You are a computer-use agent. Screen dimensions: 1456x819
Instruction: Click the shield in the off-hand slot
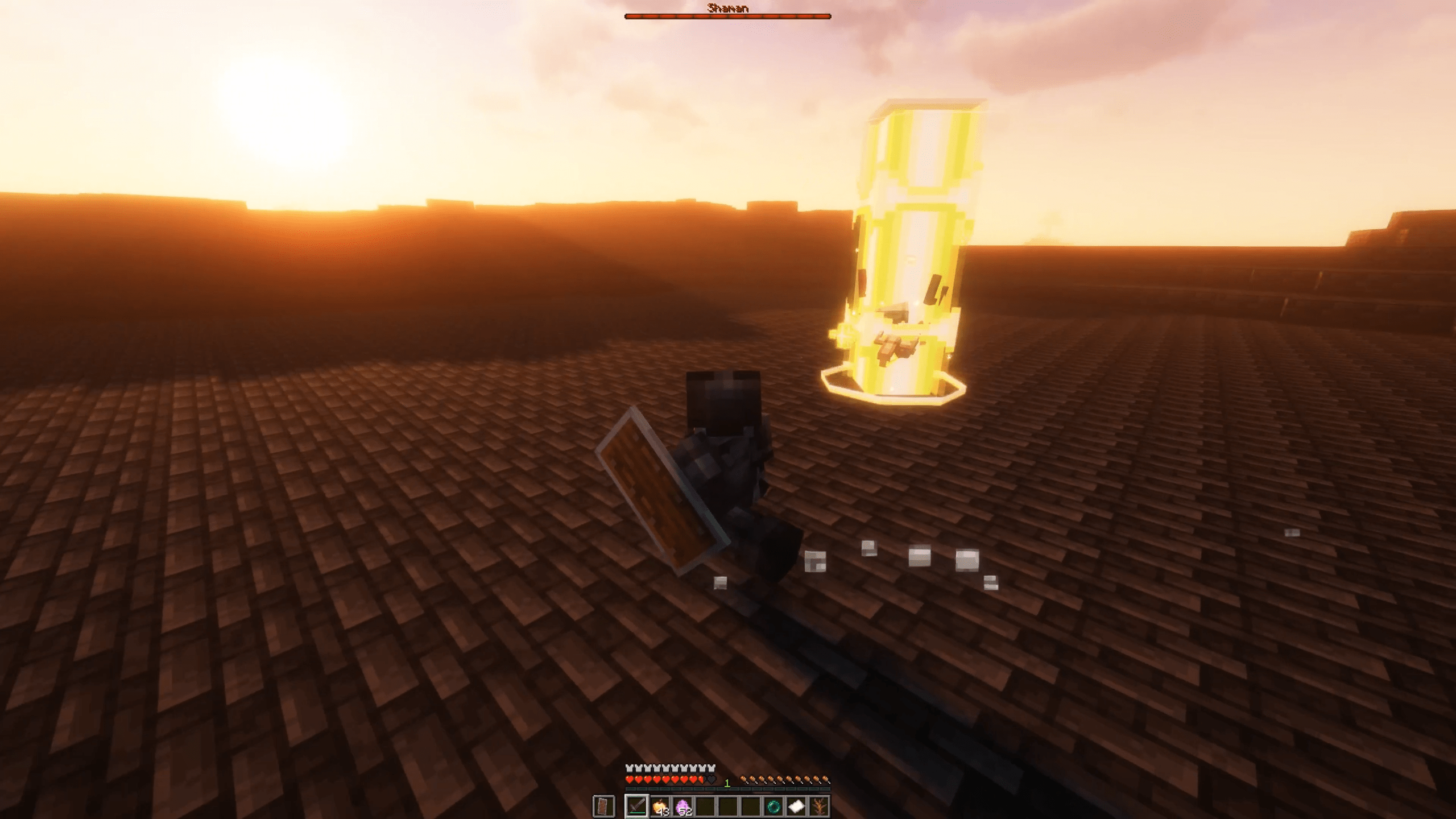pyautogui.click(x=603, y=808)
